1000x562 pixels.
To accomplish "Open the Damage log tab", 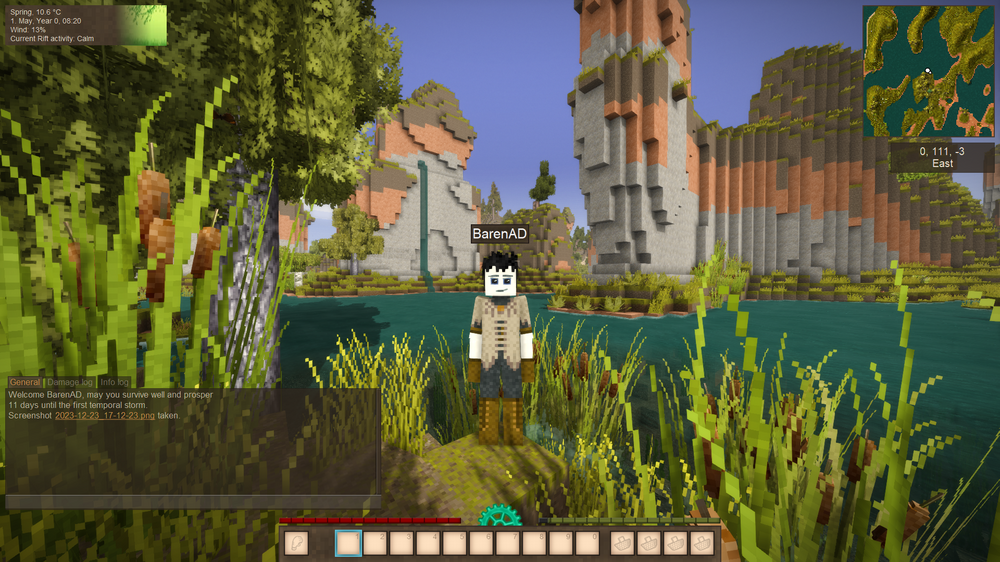I will click(x=71, y=382).
